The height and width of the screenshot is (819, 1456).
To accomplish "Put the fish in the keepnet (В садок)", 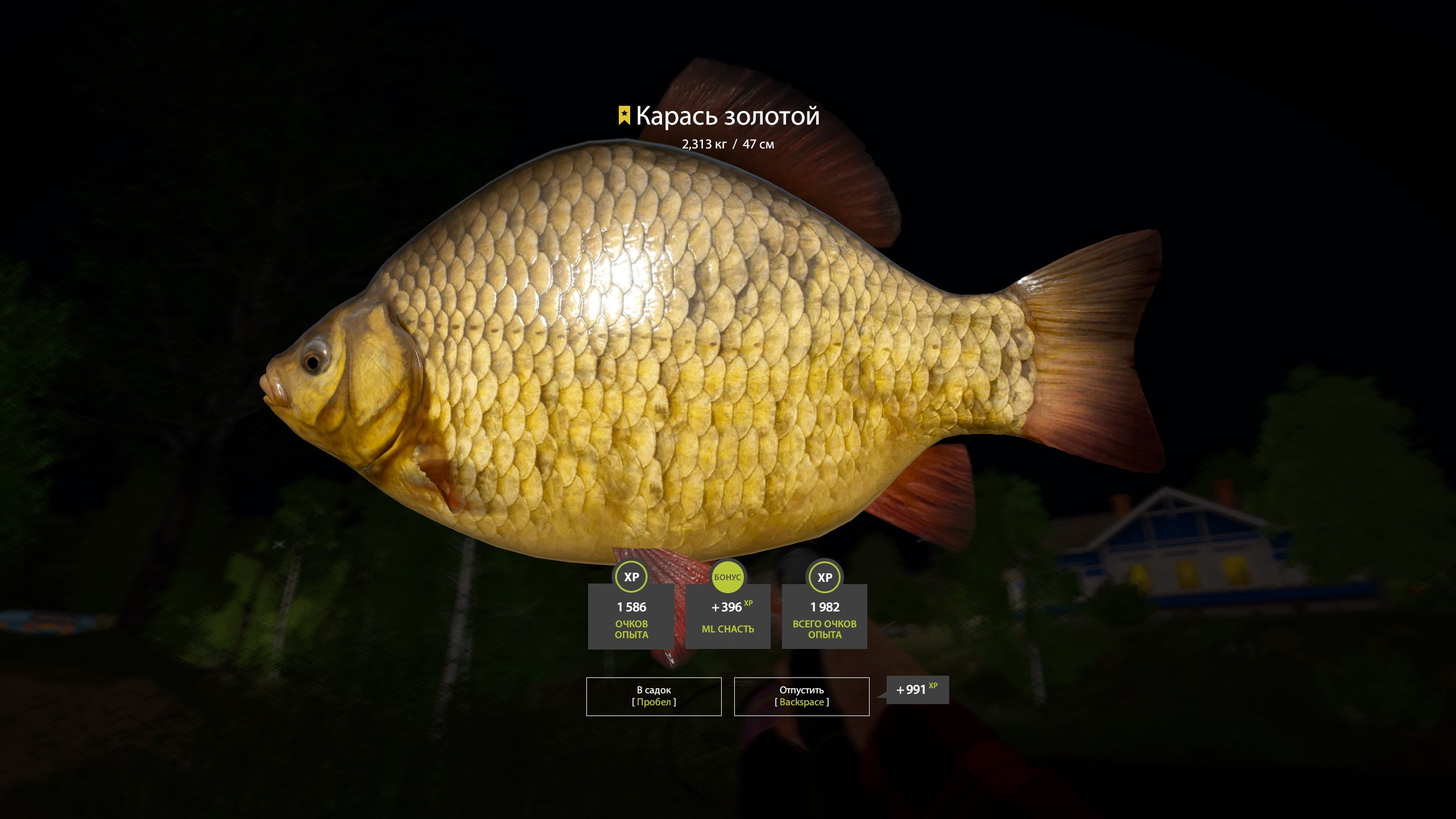I will (653, 696).
